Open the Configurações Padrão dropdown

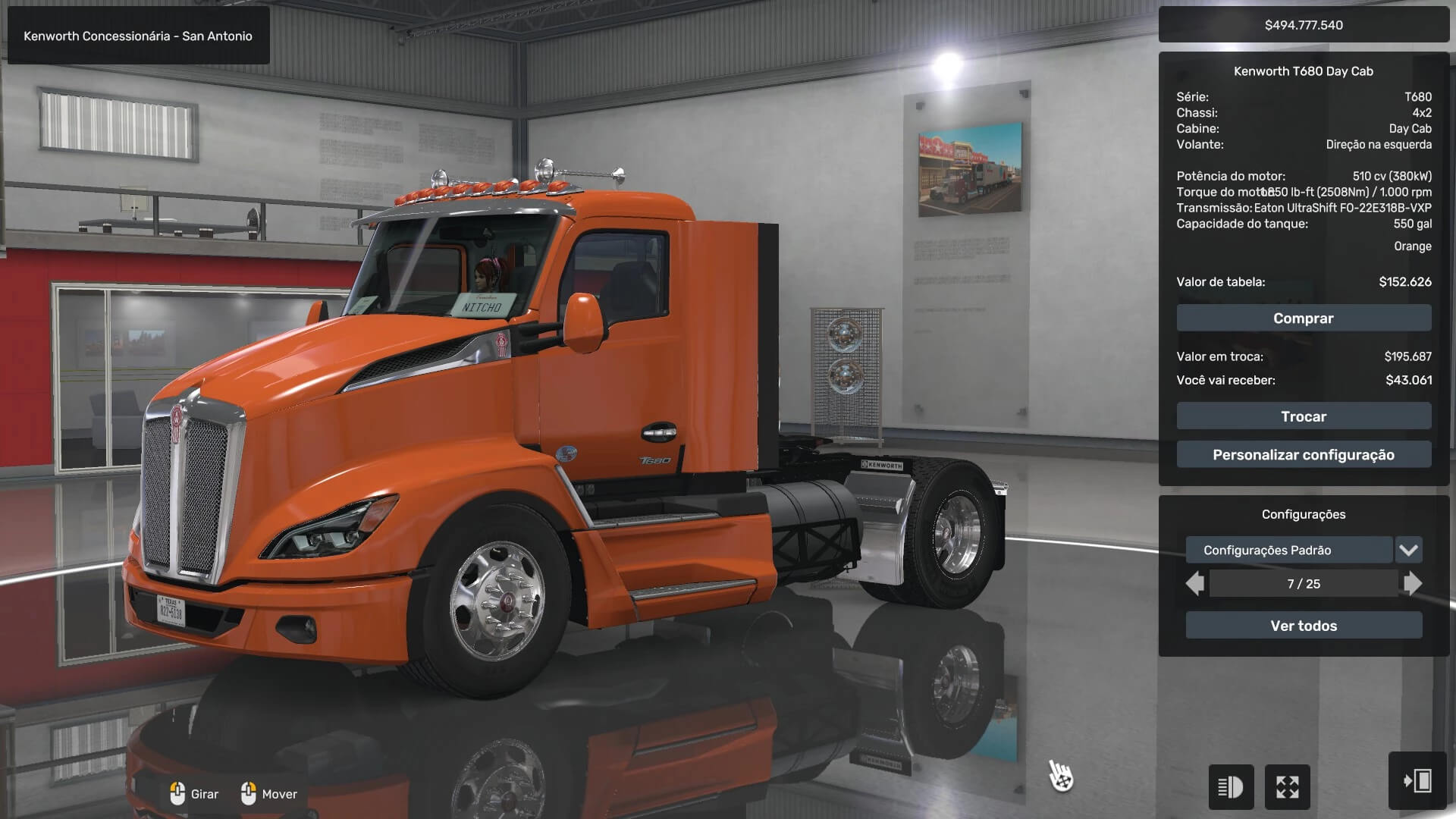click(x=1408, y=551)
